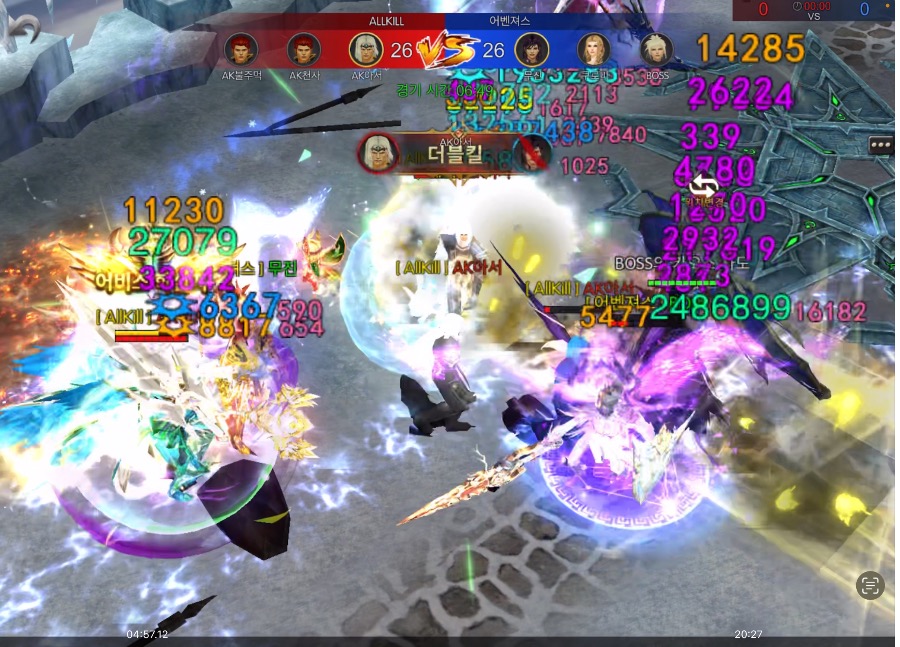Open the three-dots more options menu
Screen dimensions: 900x647
pos(881,145)
